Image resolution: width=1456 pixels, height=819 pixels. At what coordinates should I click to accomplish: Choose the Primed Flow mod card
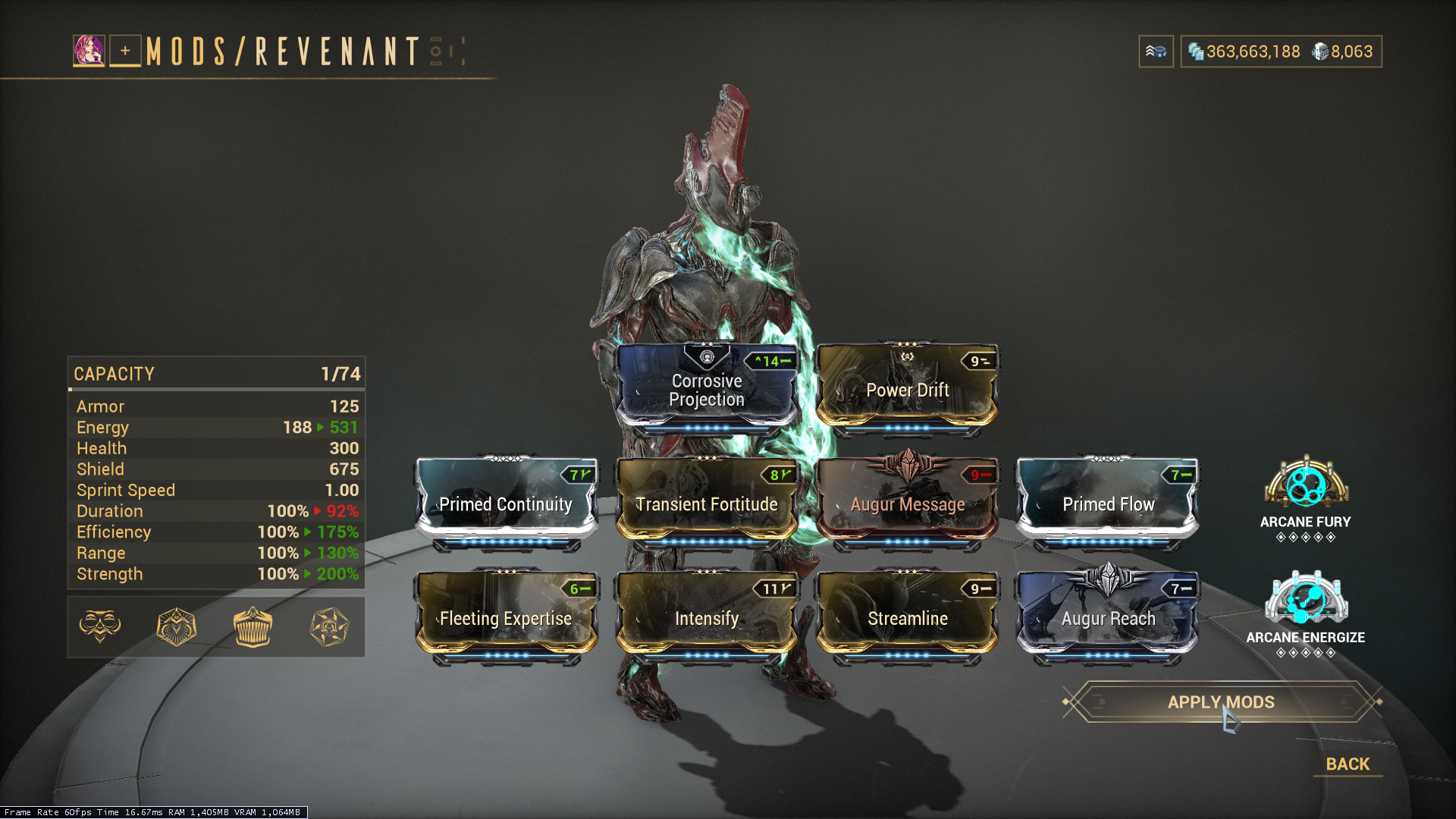(1108, 503)
